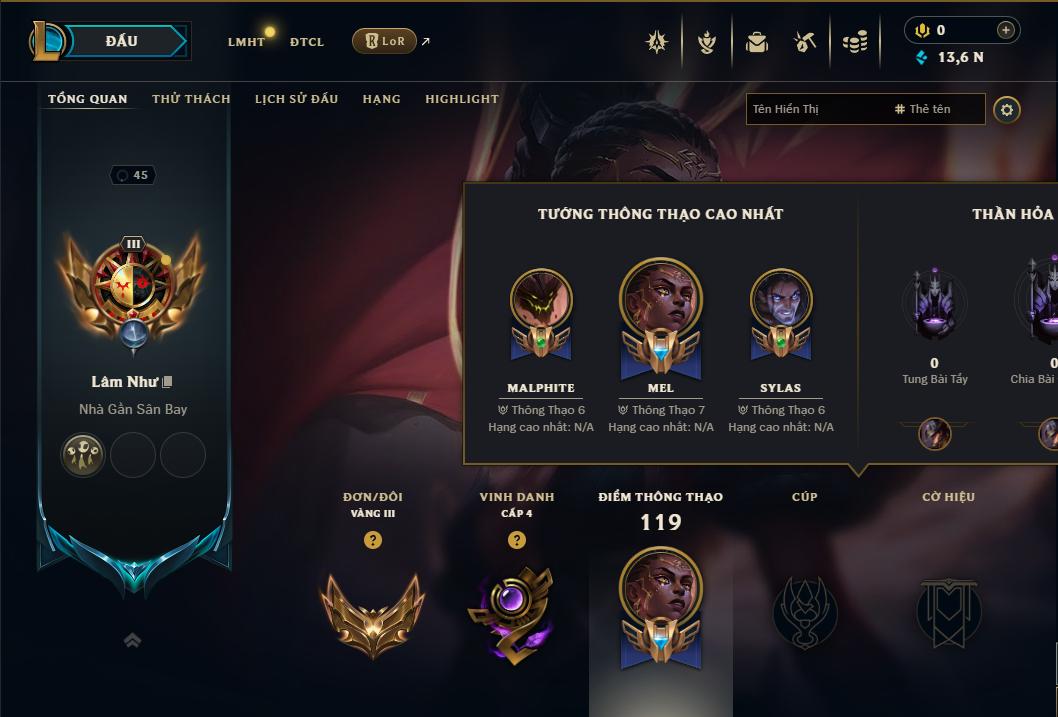Open the THỬ THÁCH tab
The width and height of the screenshot is (1058, 717).
tap(191, 99)
